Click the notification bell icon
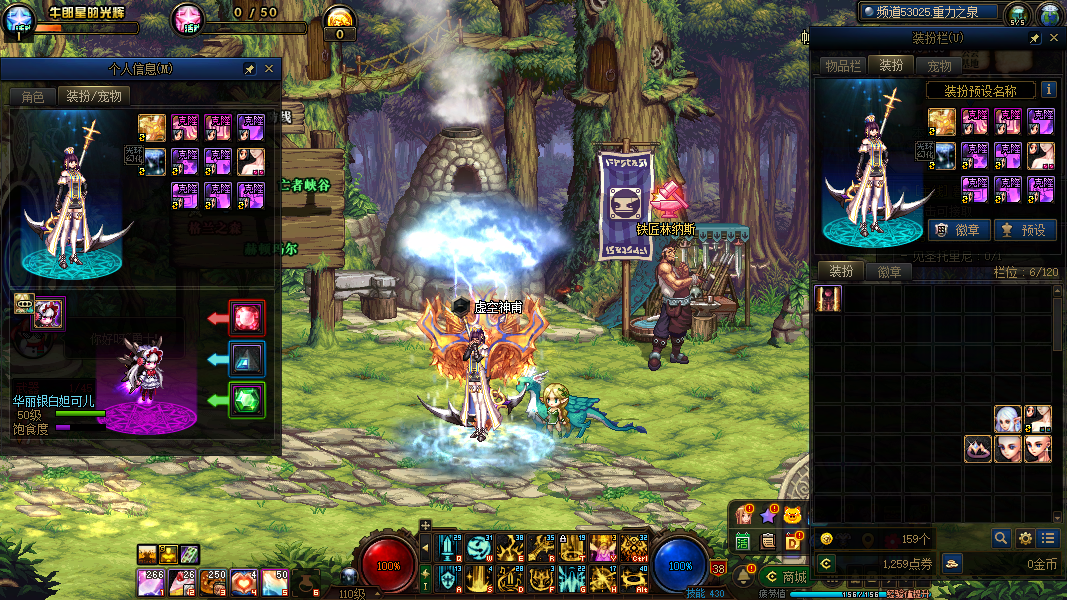The width and height of the screenshot is (1067, 600). coord(744,576)
